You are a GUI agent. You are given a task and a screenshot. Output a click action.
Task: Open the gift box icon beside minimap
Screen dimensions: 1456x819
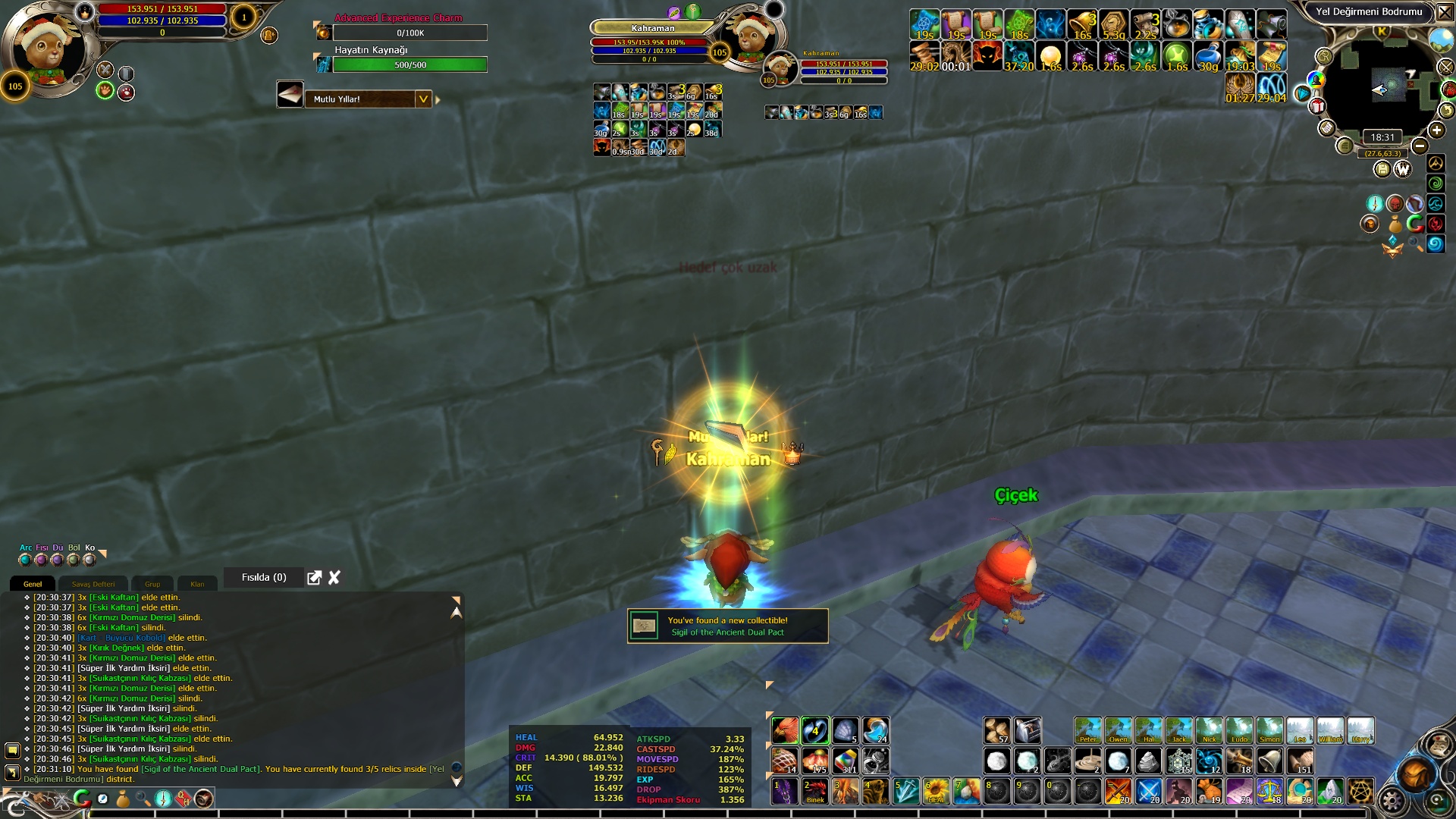[1318, 105]
